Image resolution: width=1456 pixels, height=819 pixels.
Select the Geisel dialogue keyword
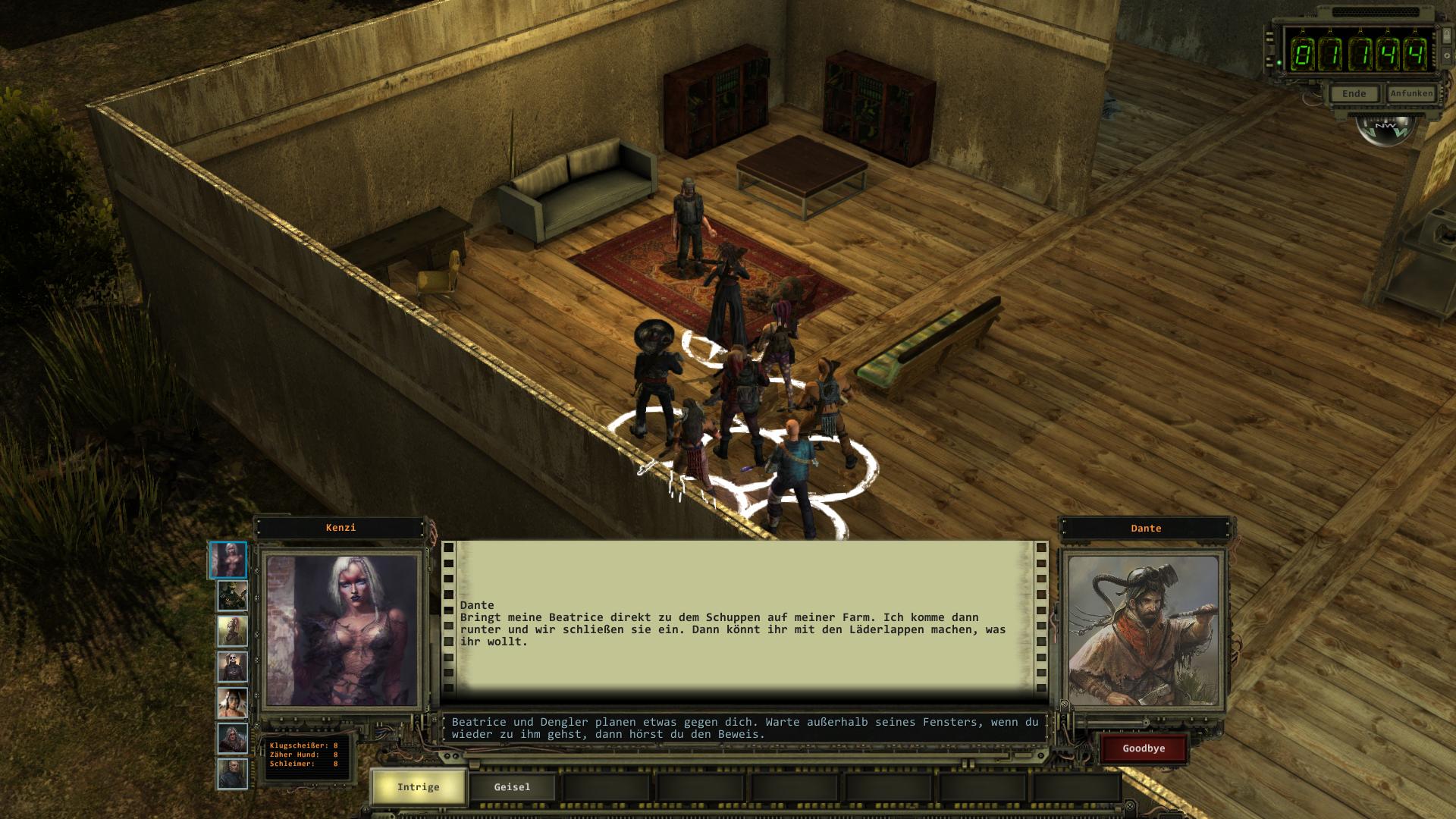(512, 787)
